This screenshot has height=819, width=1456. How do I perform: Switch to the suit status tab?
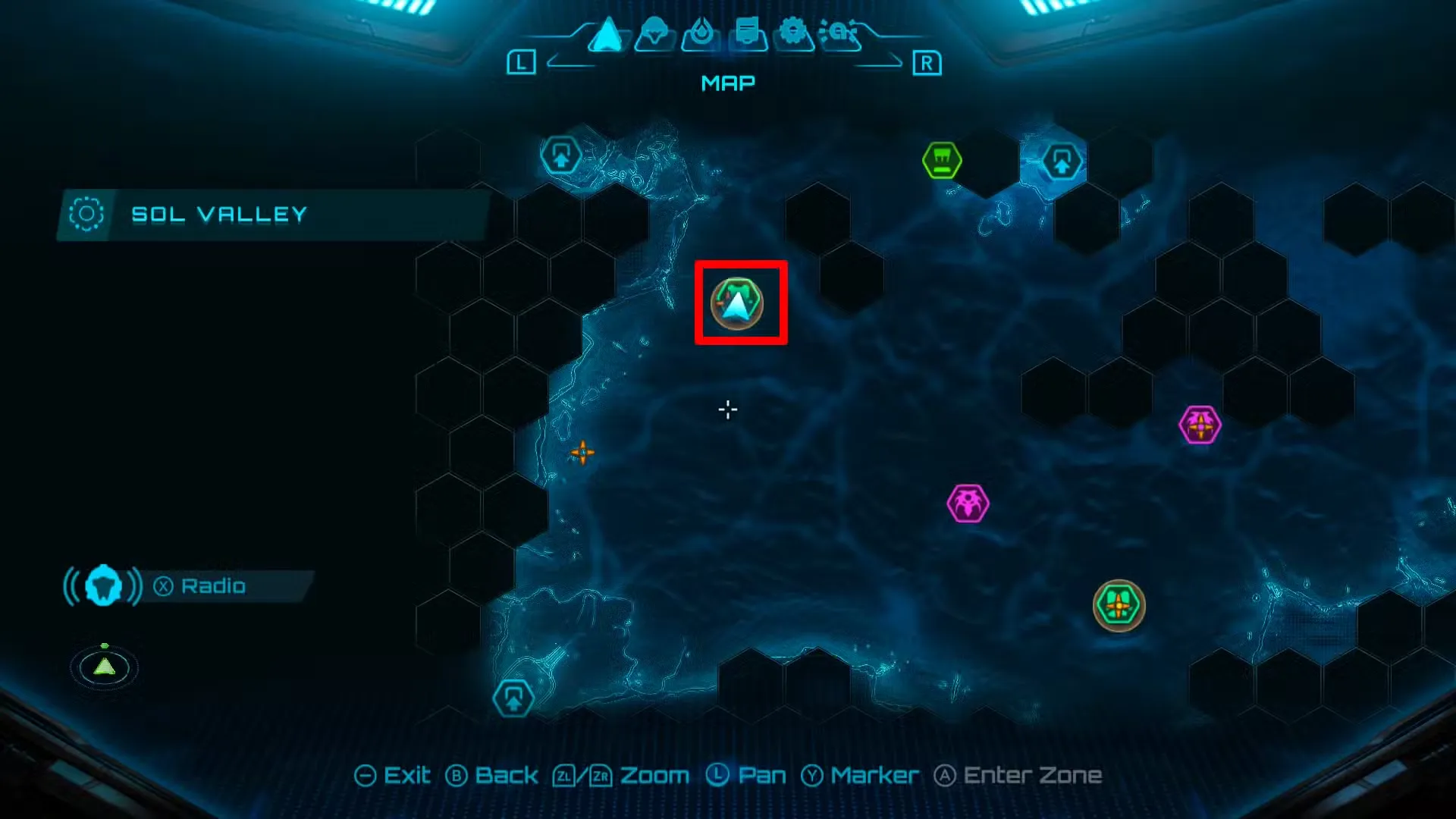pyautogui.click(x=655, y=32)
